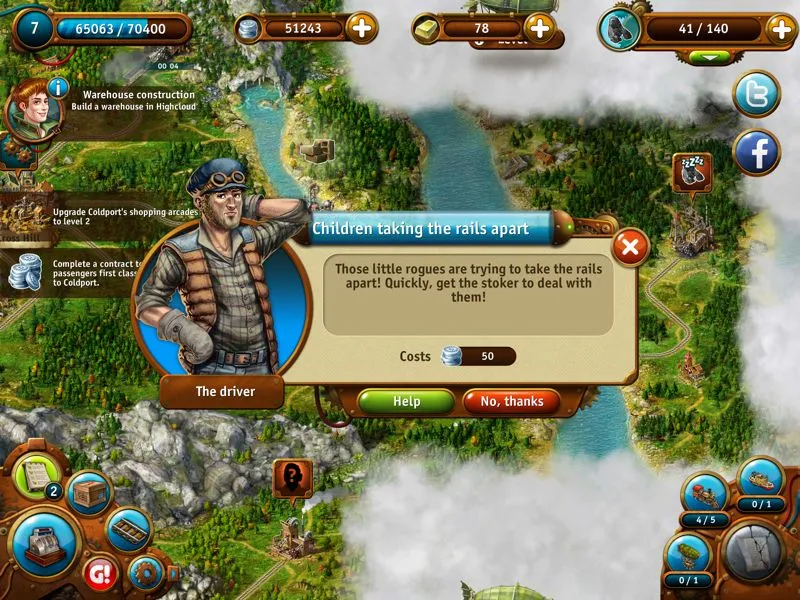Open the Twitter share button
This screenshot has height=600, width=800.
pyautogui.click(x=757, y=94)
